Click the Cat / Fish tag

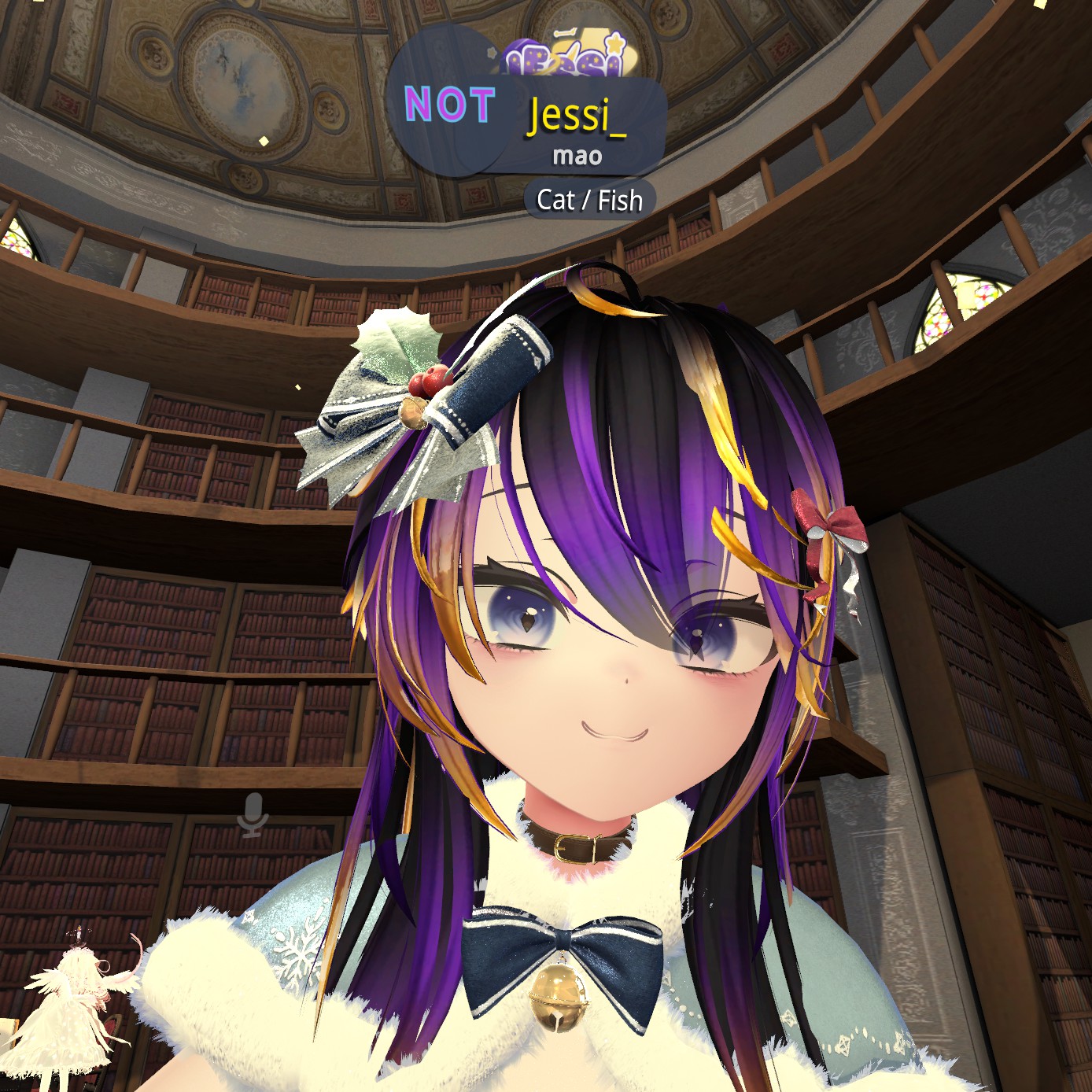589,200
